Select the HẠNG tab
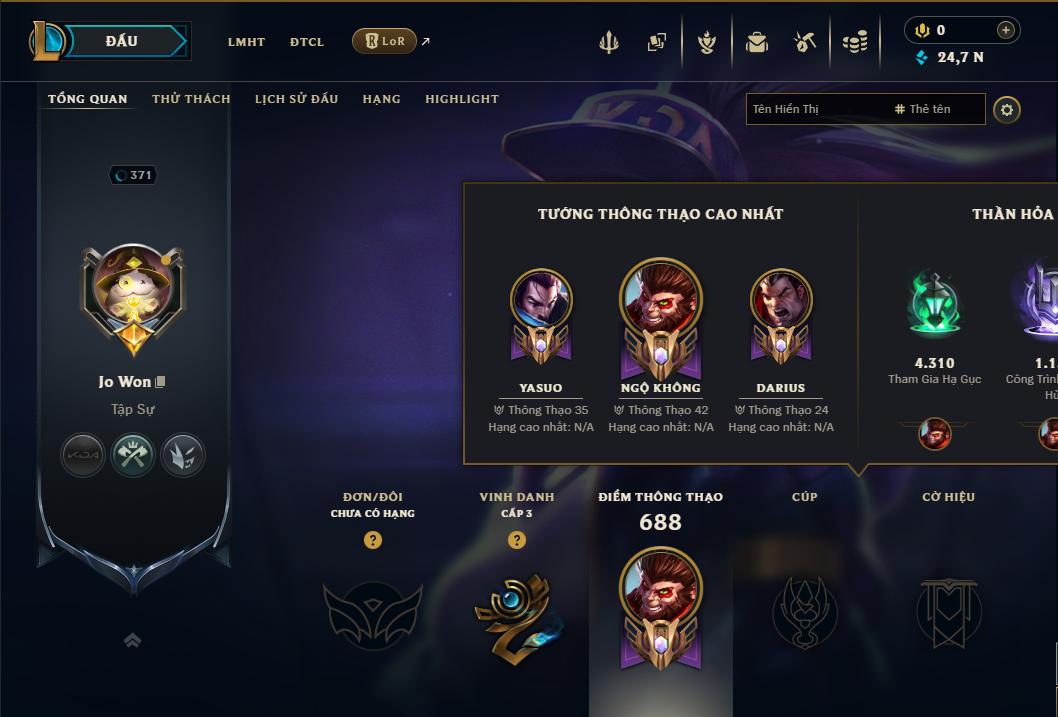This screenshot has height=717, width=1058. 381,99
